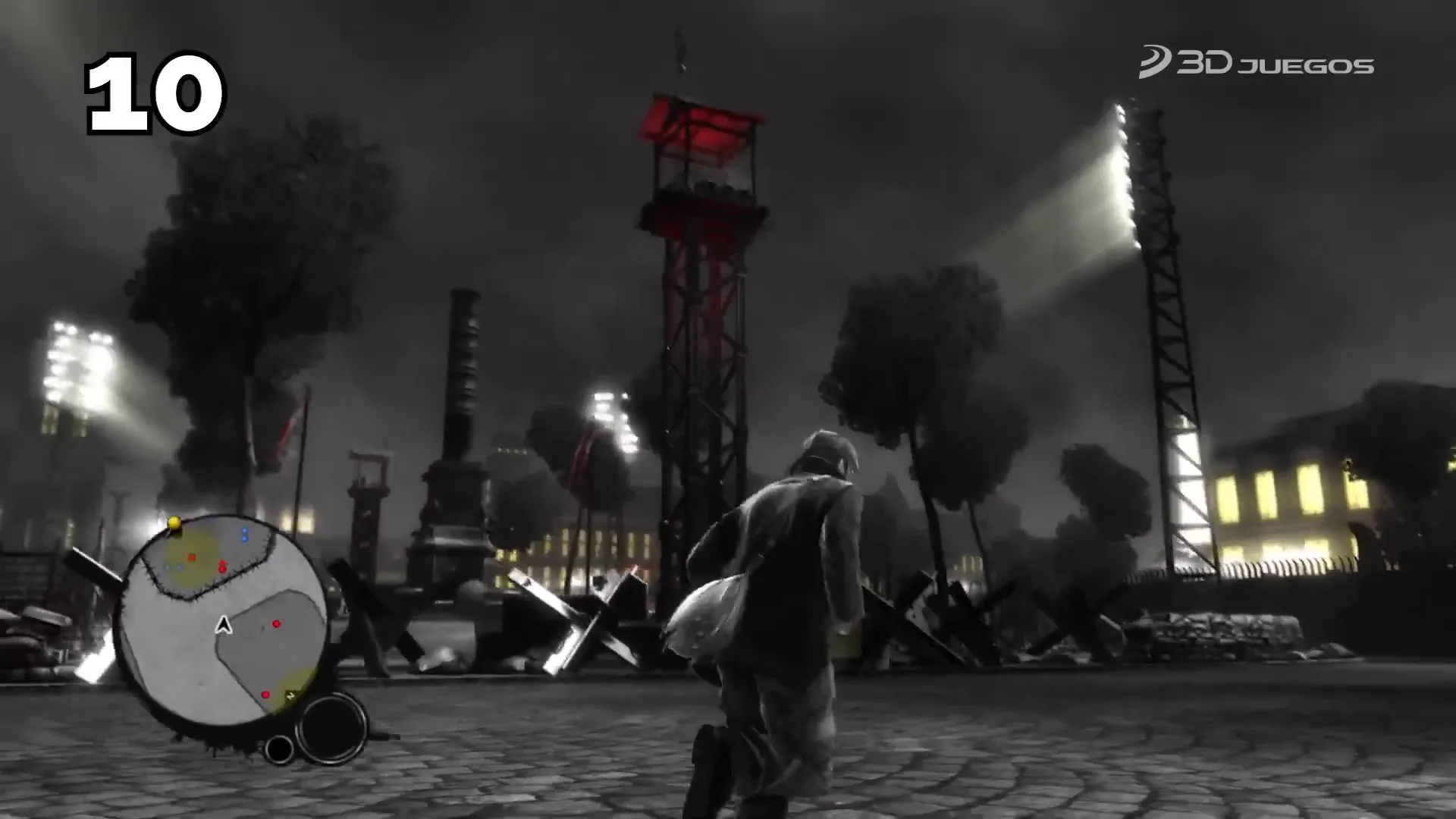The height and width of the screenshot is (819, 1456).
Task: Select the player arrow in the minimap center
Action: [x=223, y=625]
